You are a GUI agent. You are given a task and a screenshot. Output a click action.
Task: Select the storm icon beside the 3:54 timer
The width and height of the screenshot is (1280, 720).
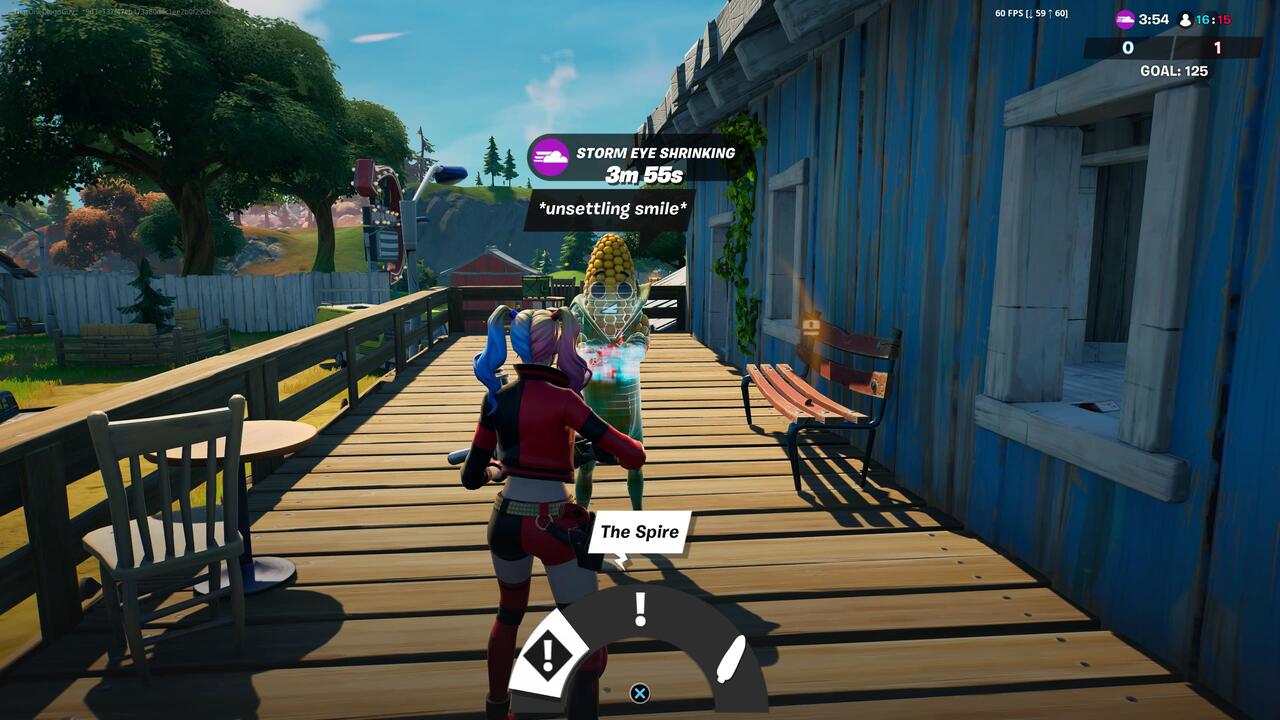1125,18
